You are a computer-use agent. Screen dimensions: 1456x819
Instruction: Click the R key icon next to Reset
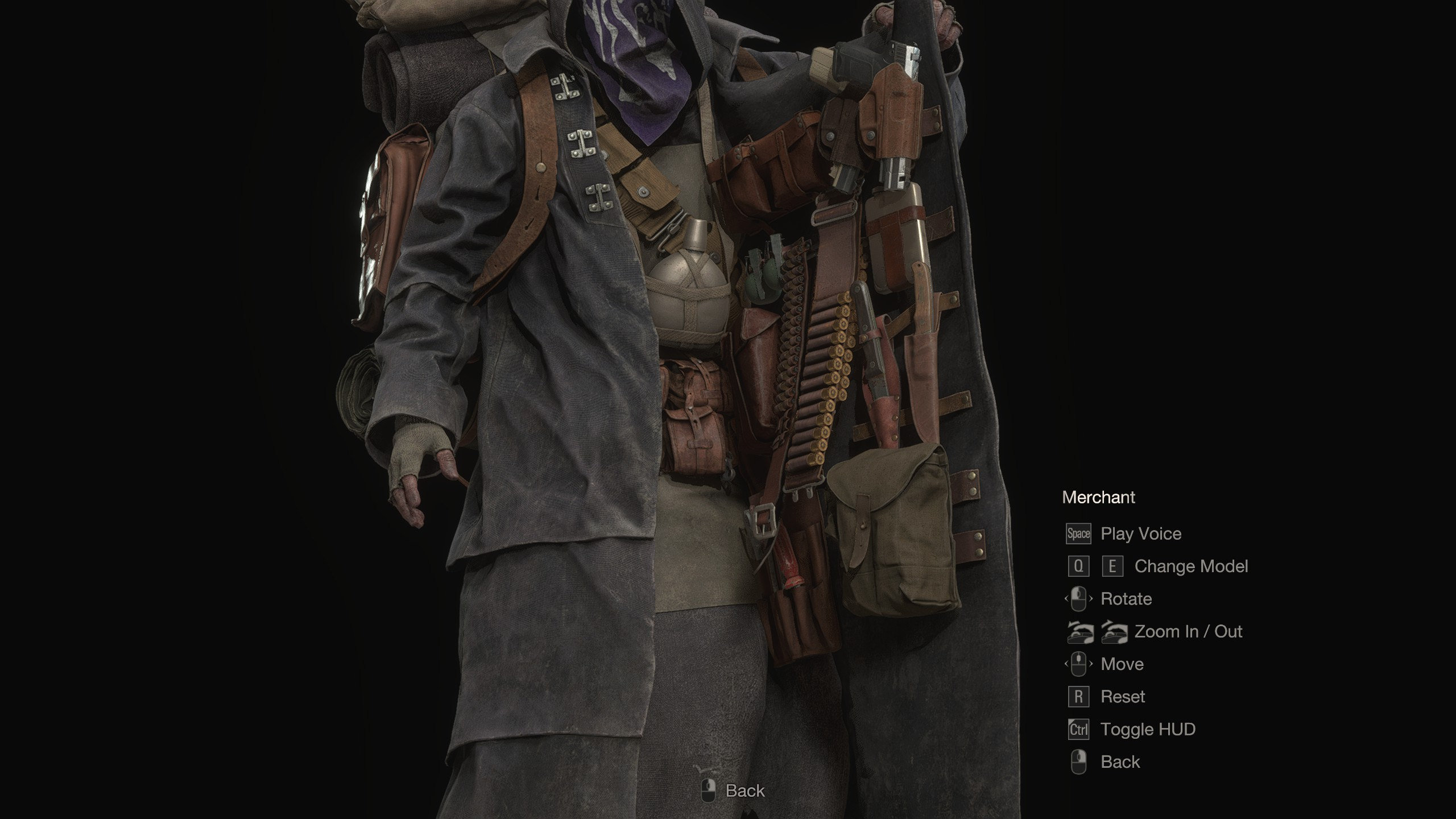click(x=1078, y=696)
